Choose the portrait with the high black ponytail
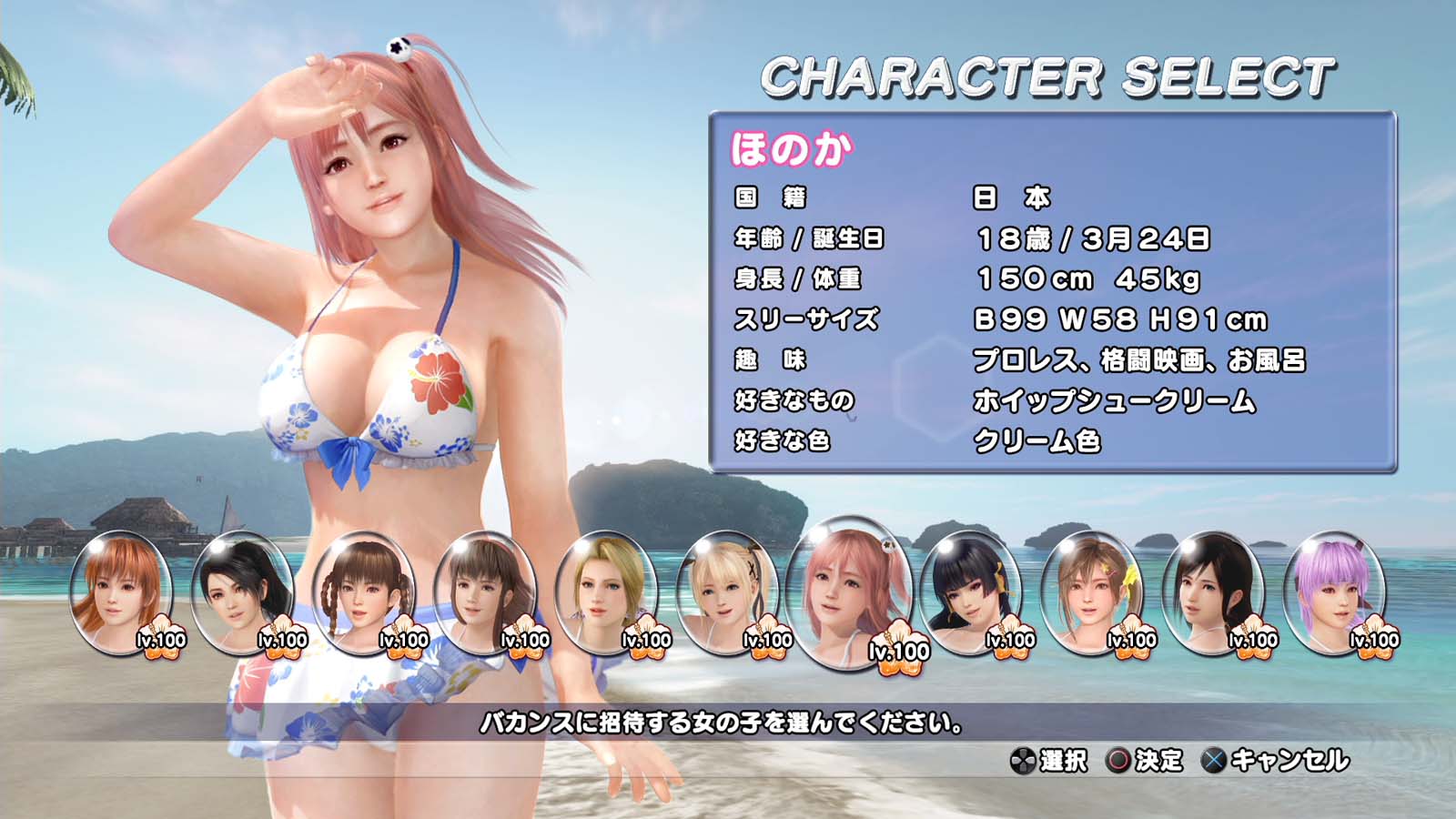 [242, 591]
